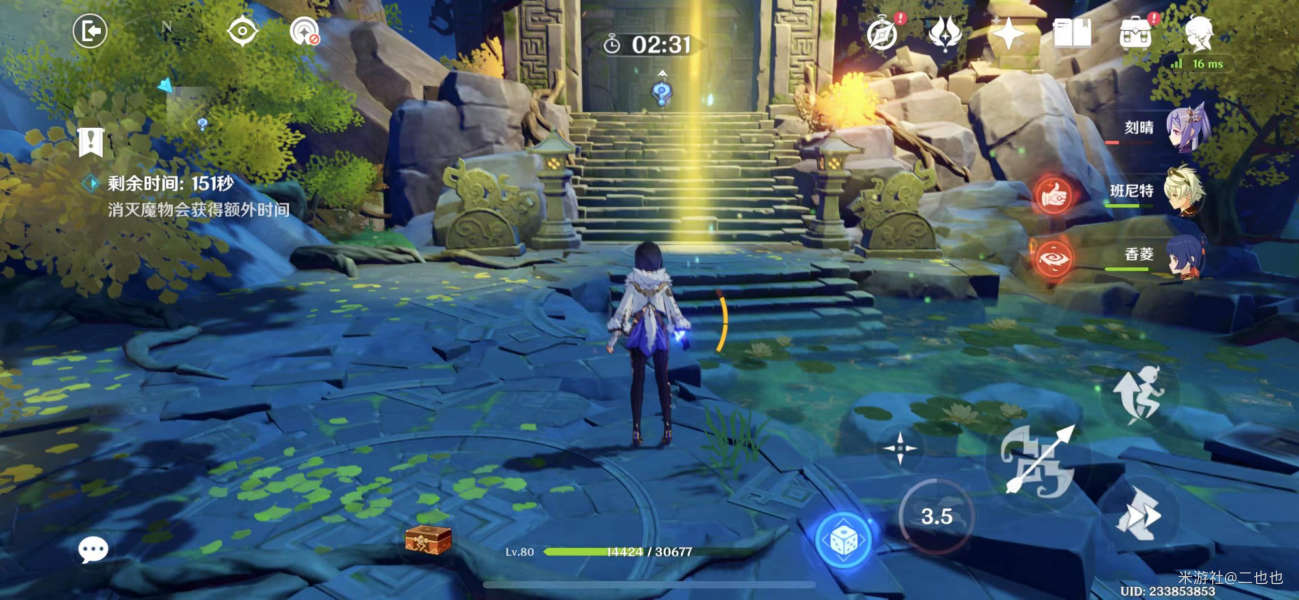Tap the exit domain door icon

90,32
